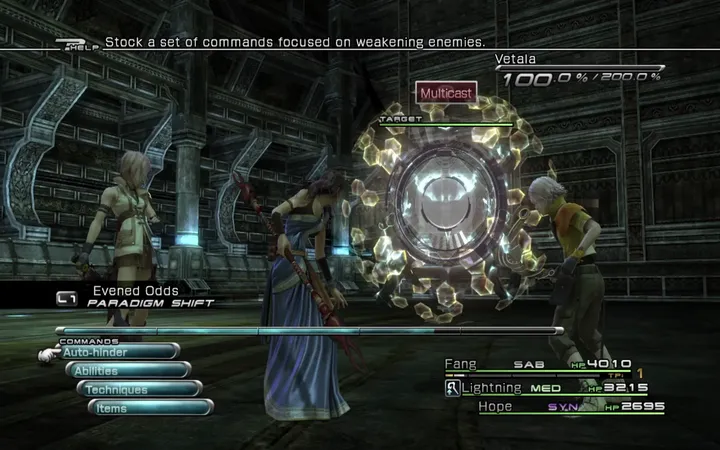Screen dimensions: 720x450
Task: Select Fang's party status row
Action: 553,365
